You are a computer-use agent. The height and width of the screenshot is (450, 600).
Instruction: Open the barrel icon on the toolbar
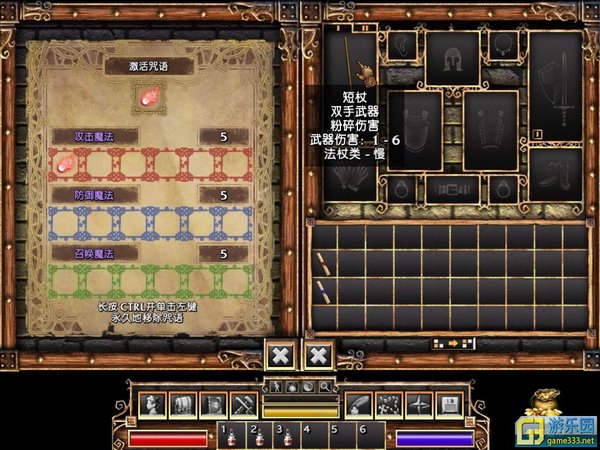pyautogui.click(x=185, y=403)
